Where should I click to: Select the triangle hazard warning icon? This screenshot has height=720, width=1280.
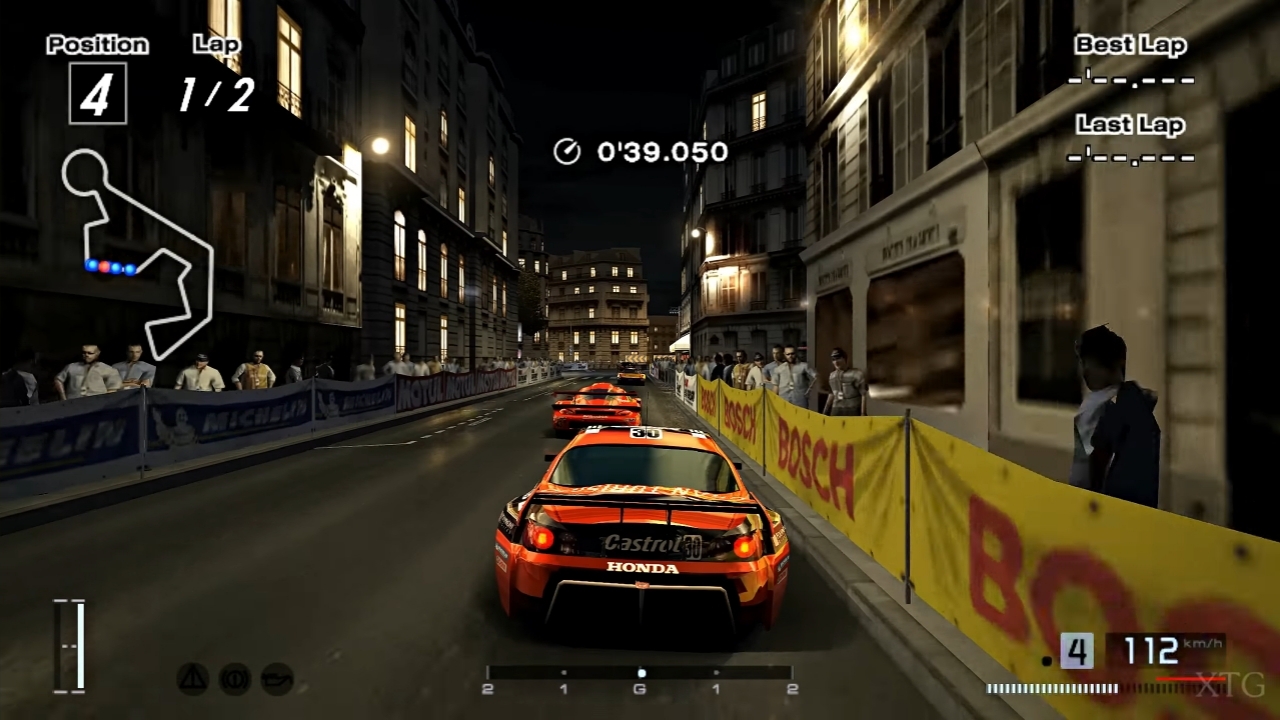tap(193, 679)
